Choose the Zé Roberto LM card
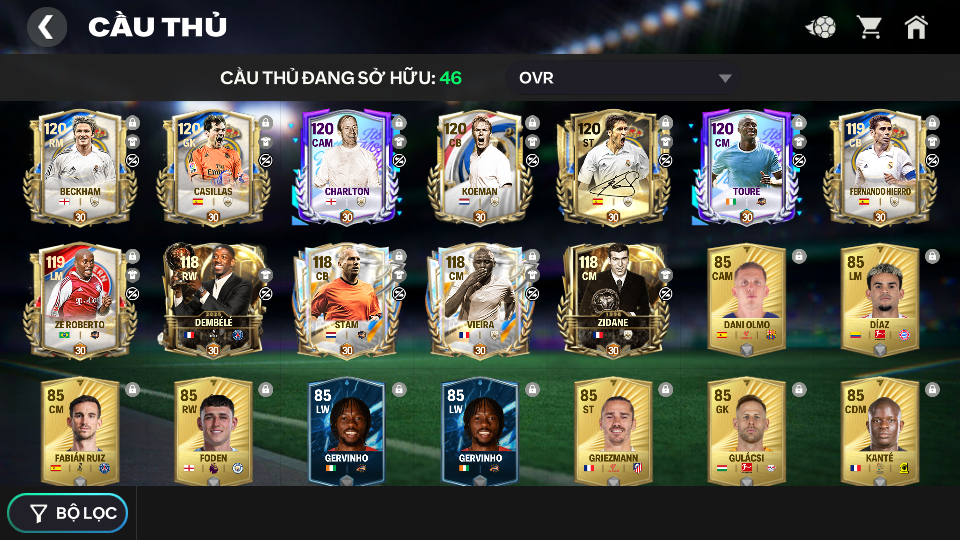Viewport: 960px width, 540px height. point(80,298)
